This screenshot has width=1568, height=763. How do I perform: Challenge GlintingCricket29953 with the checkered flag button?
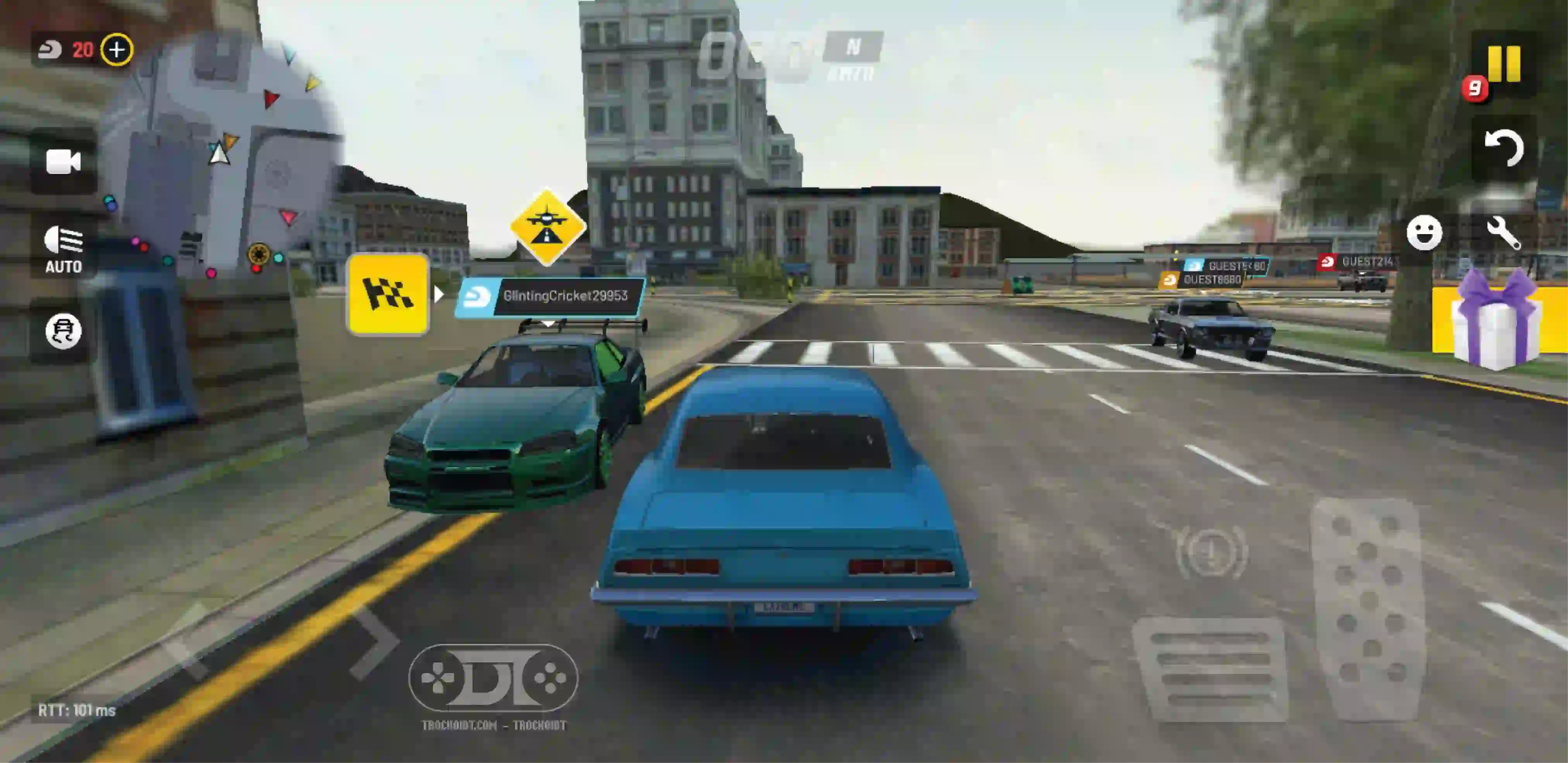click(388, 294)
